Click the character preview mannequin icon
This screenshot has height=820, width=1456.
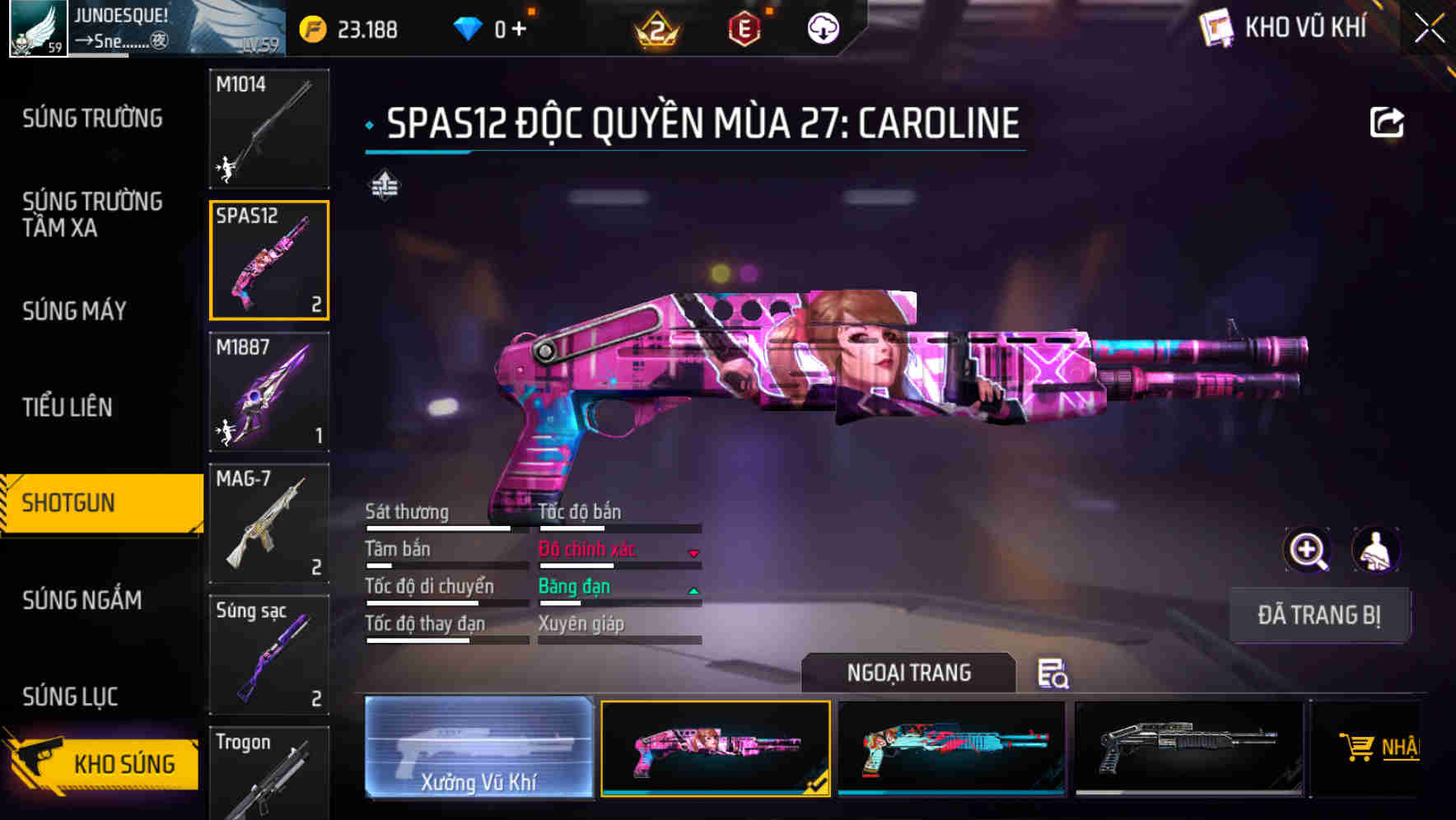click(x=1377, y=550)
